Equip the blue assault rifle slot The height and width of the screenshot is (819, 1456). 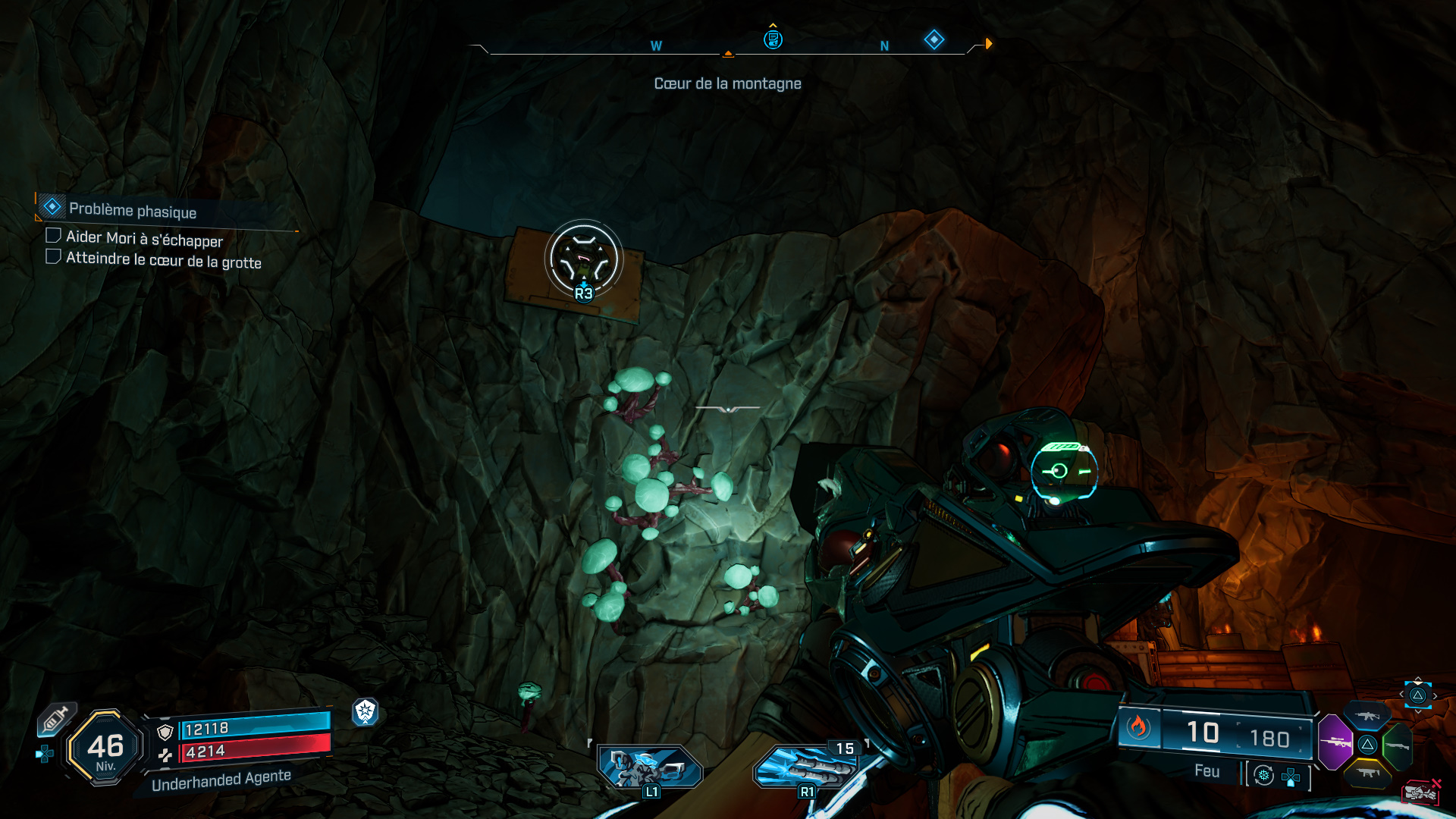pyautogui.click(x=1367, y=716)
